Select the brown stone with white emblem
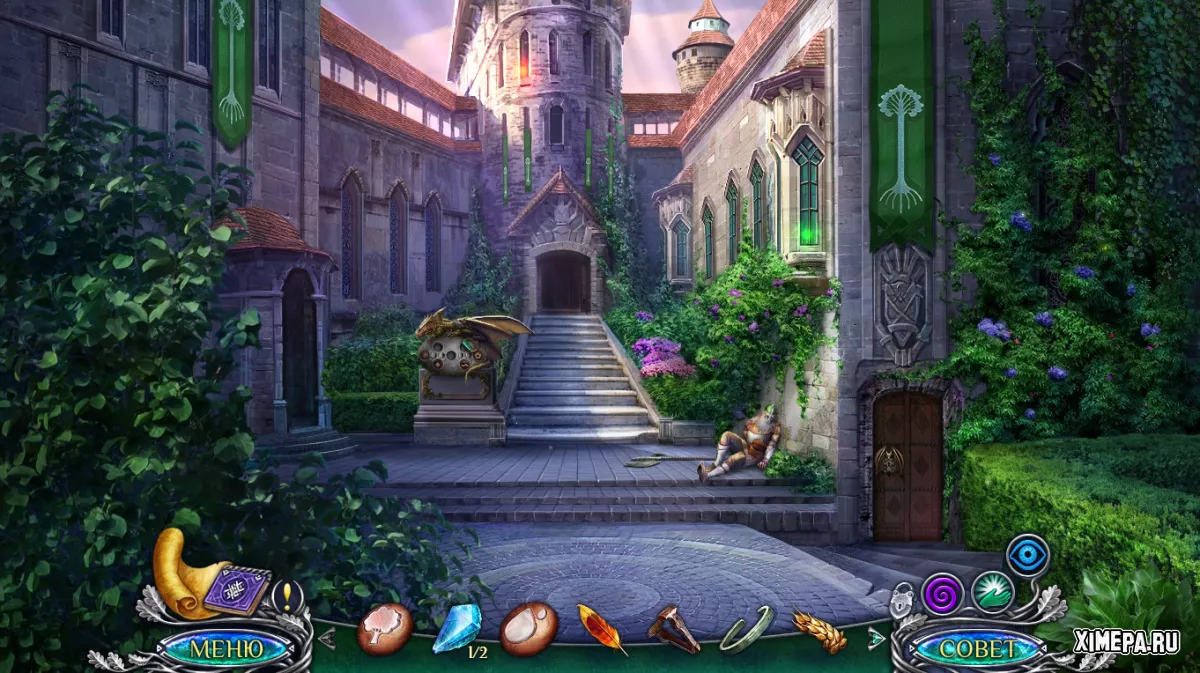Viewport: 1200px width, 673px height. (528, 629)
